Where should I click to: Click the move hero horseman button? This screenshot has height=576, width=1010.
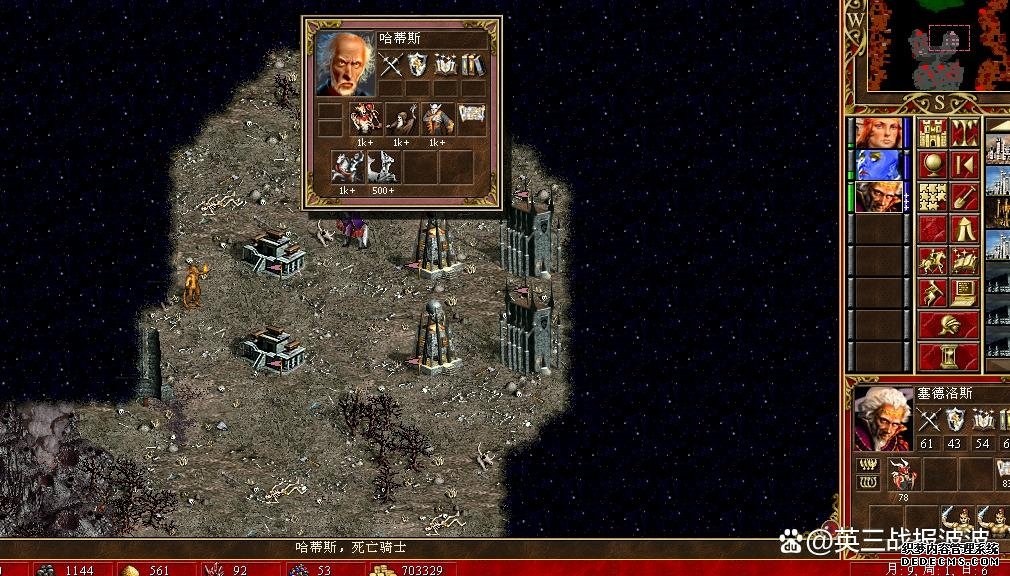pos(932,261)
